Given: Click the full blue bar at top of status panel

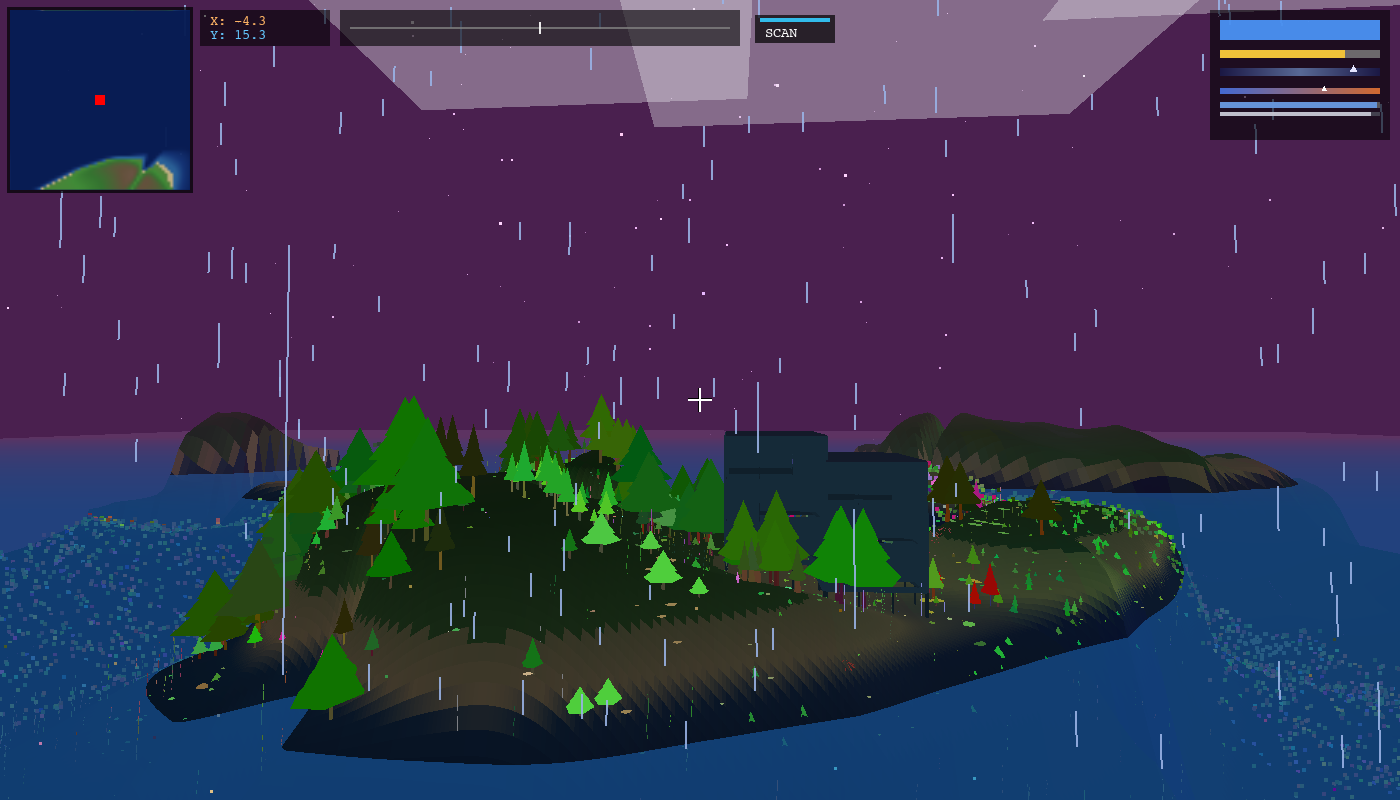Looking at the screenshot, I should tap(1300, 30).
